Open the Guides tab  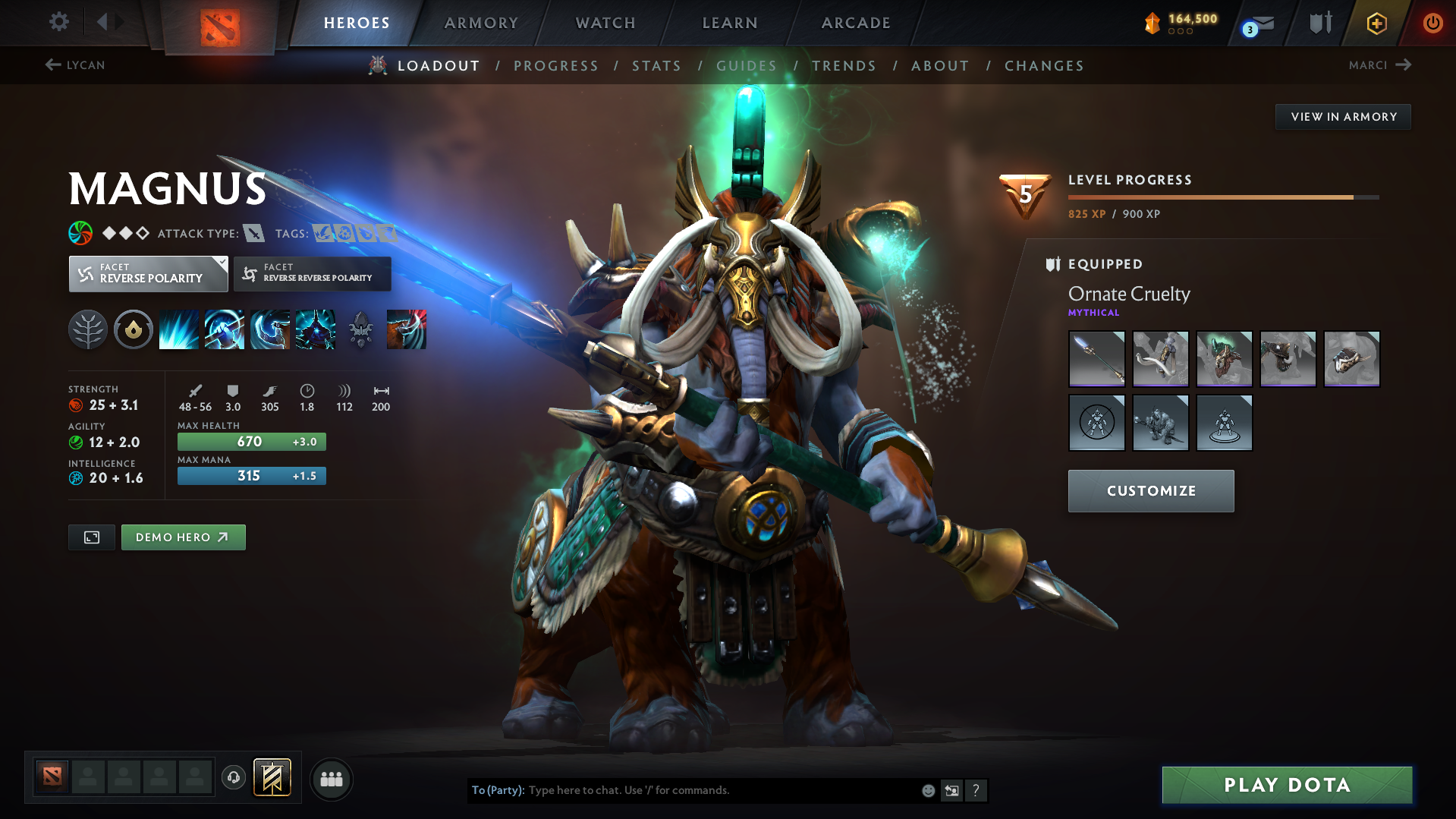[x=746, y=66]
